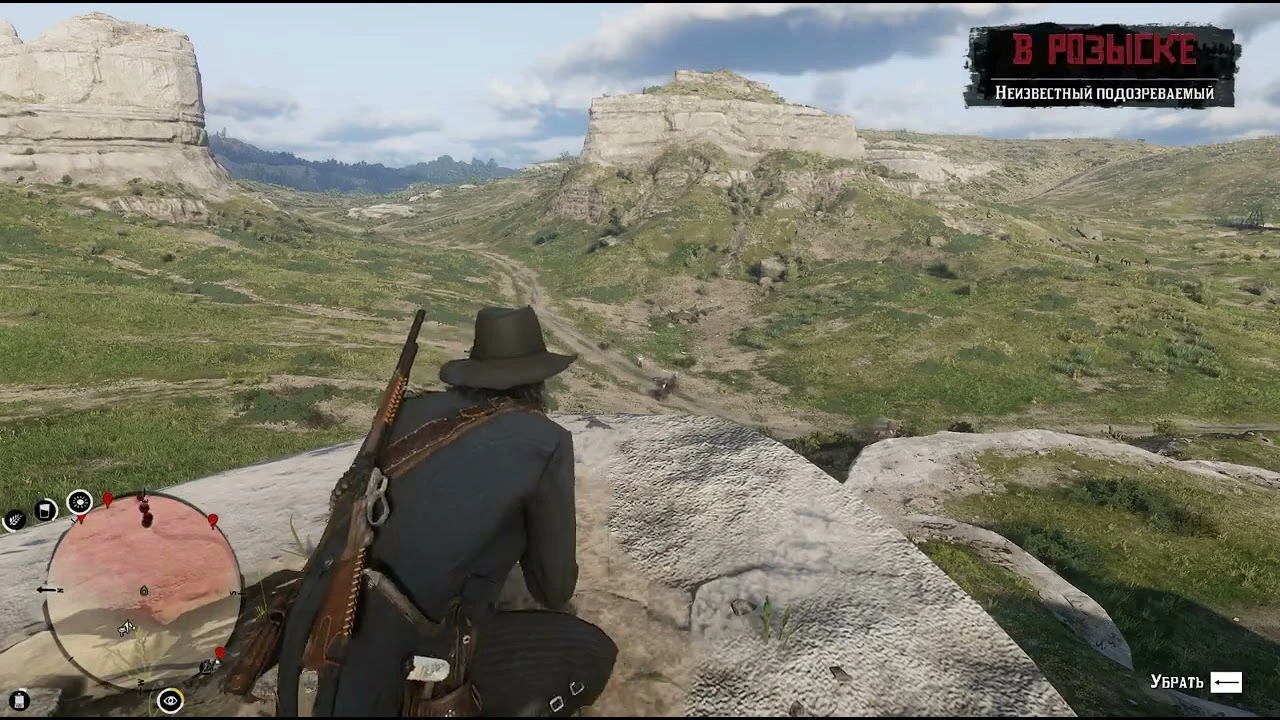Viewport: 1280px width, 720px height.
Task: Click the Убрать dismiss button
Action: 1179,682
